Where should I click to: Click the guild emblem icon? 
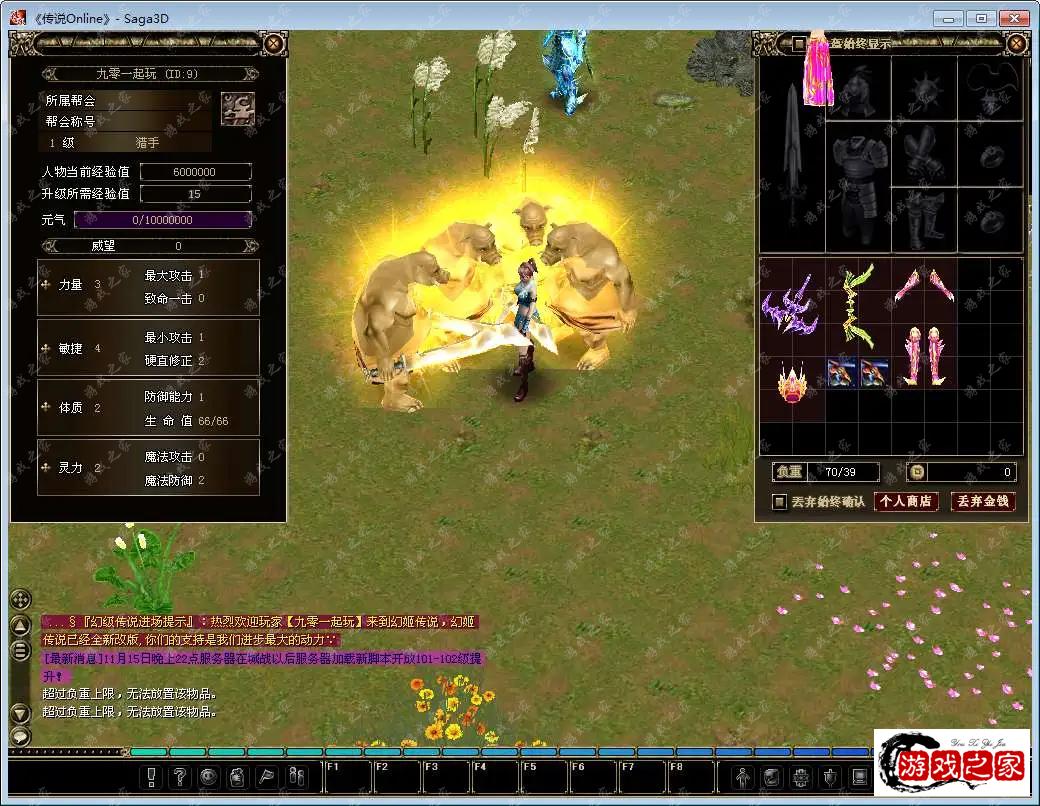coord(237,108)
